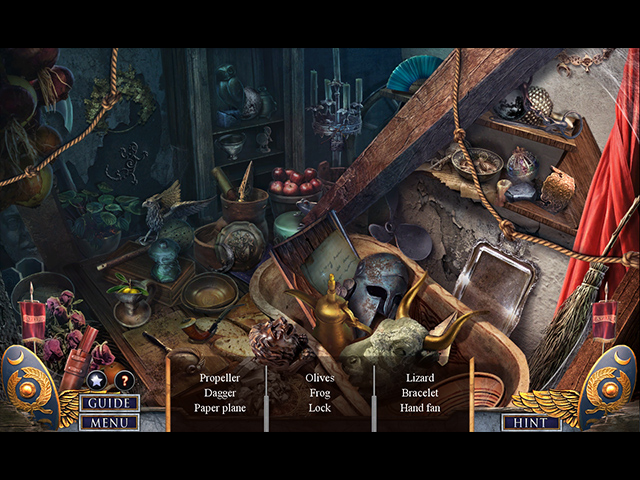This screenshot has width=640, height=480.
Task: Select 'Dagger' in the item list
Action: [x=219, y=393]
